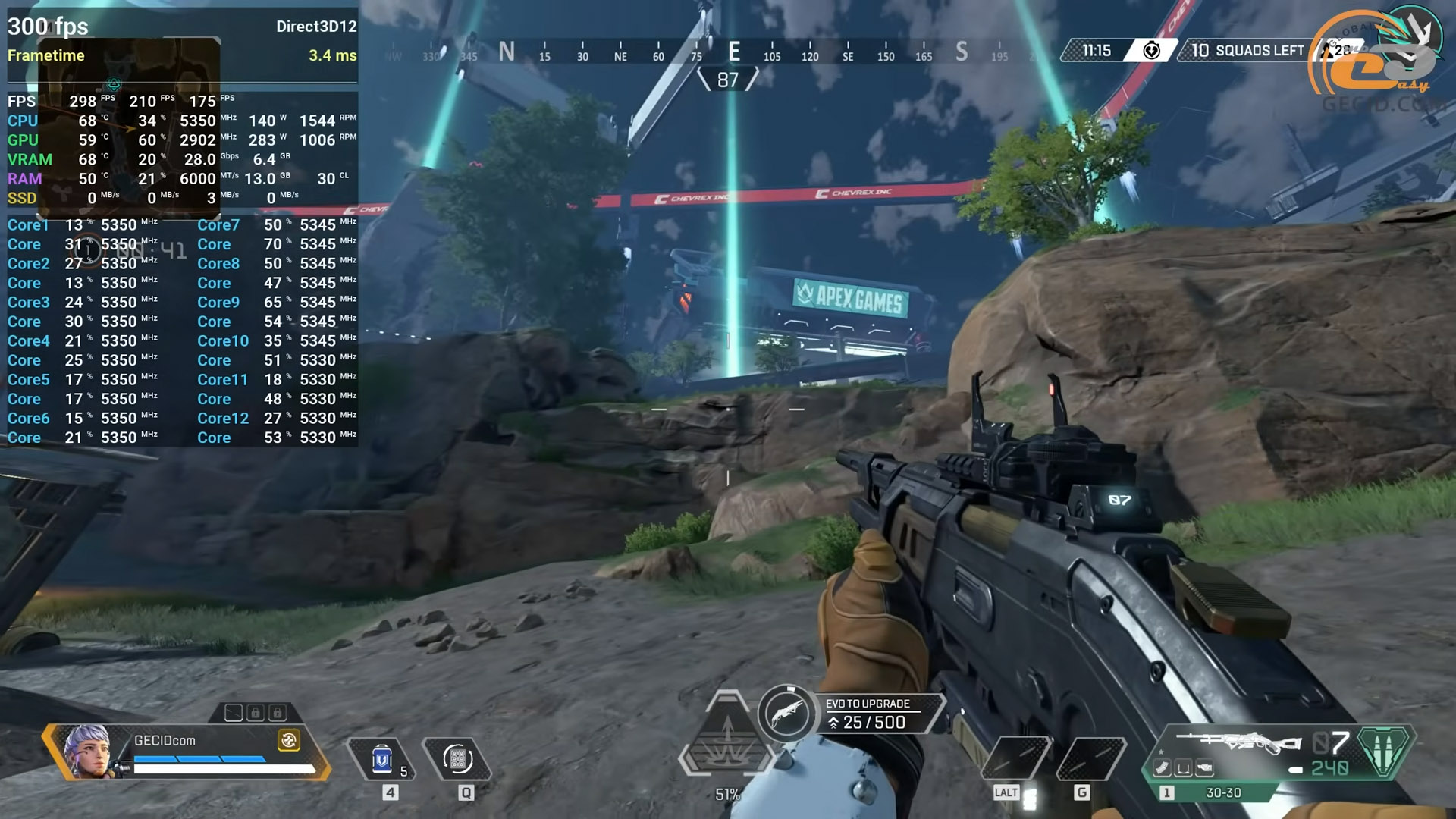
Task: Click the weapon evo upgrade circle icon
Action: 786,714
